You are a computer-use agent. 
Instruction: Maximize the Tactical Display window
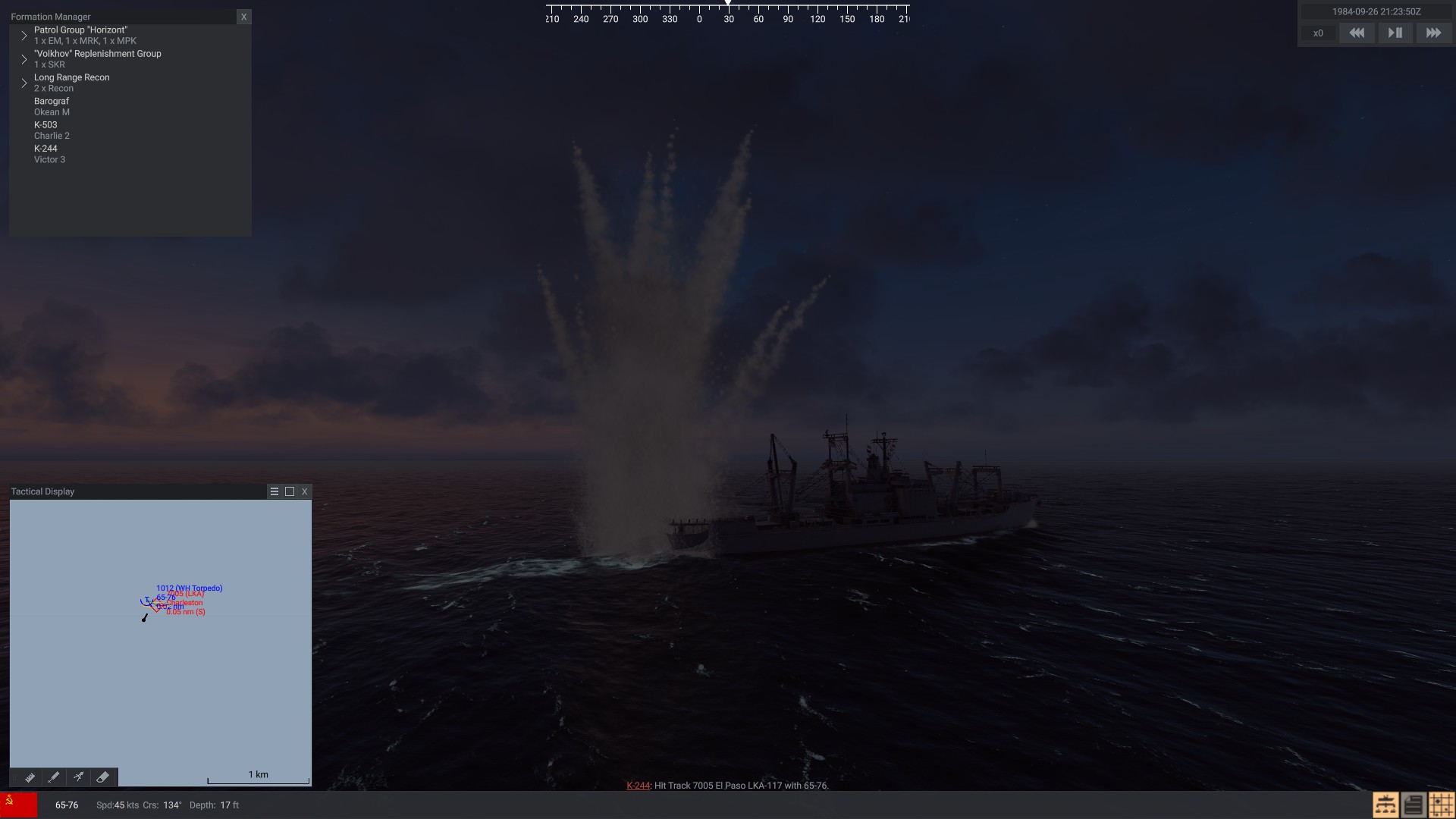[x=290, y=491]
